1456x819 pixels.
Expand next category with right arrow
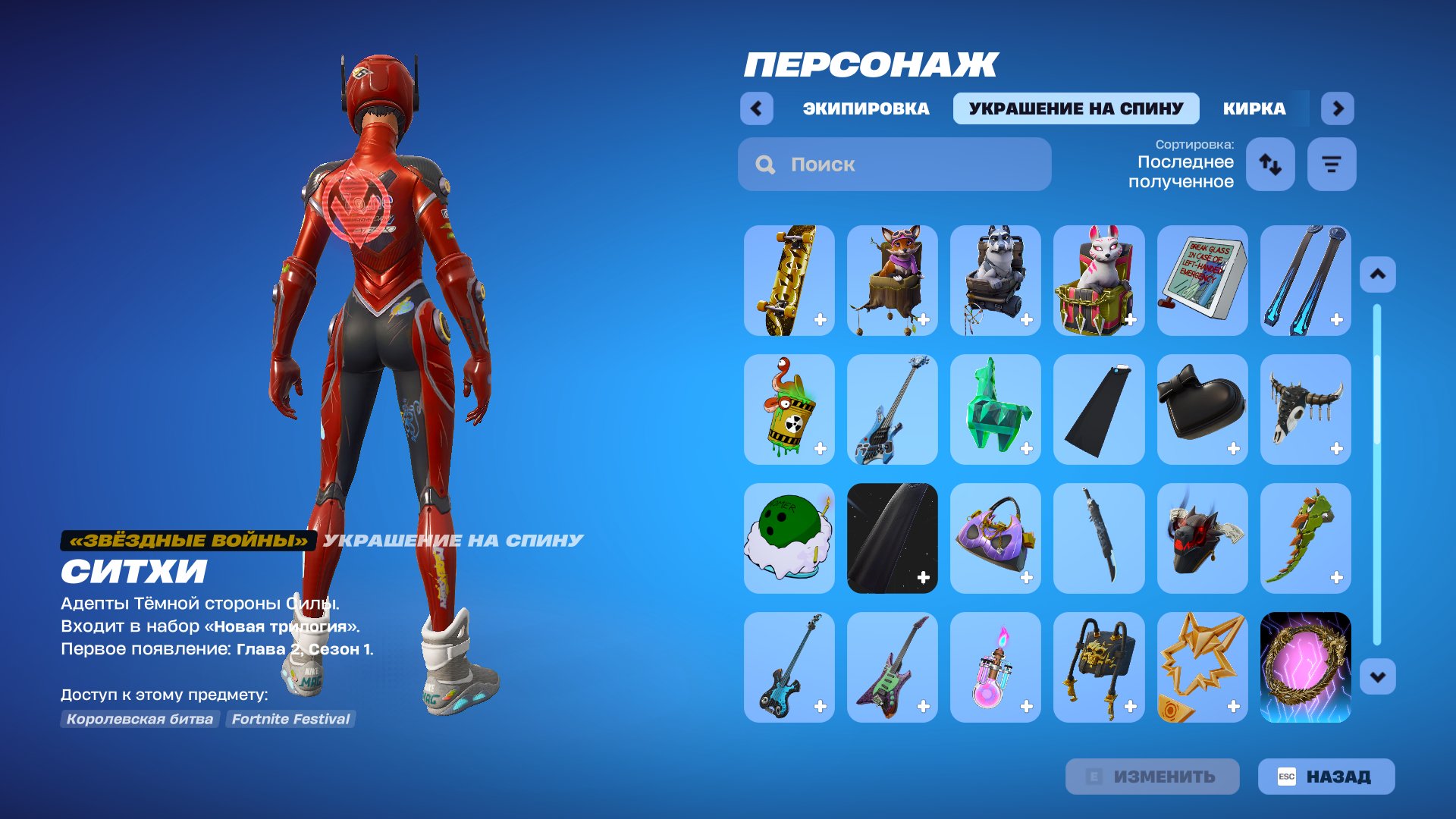[x=1337, y=108]
